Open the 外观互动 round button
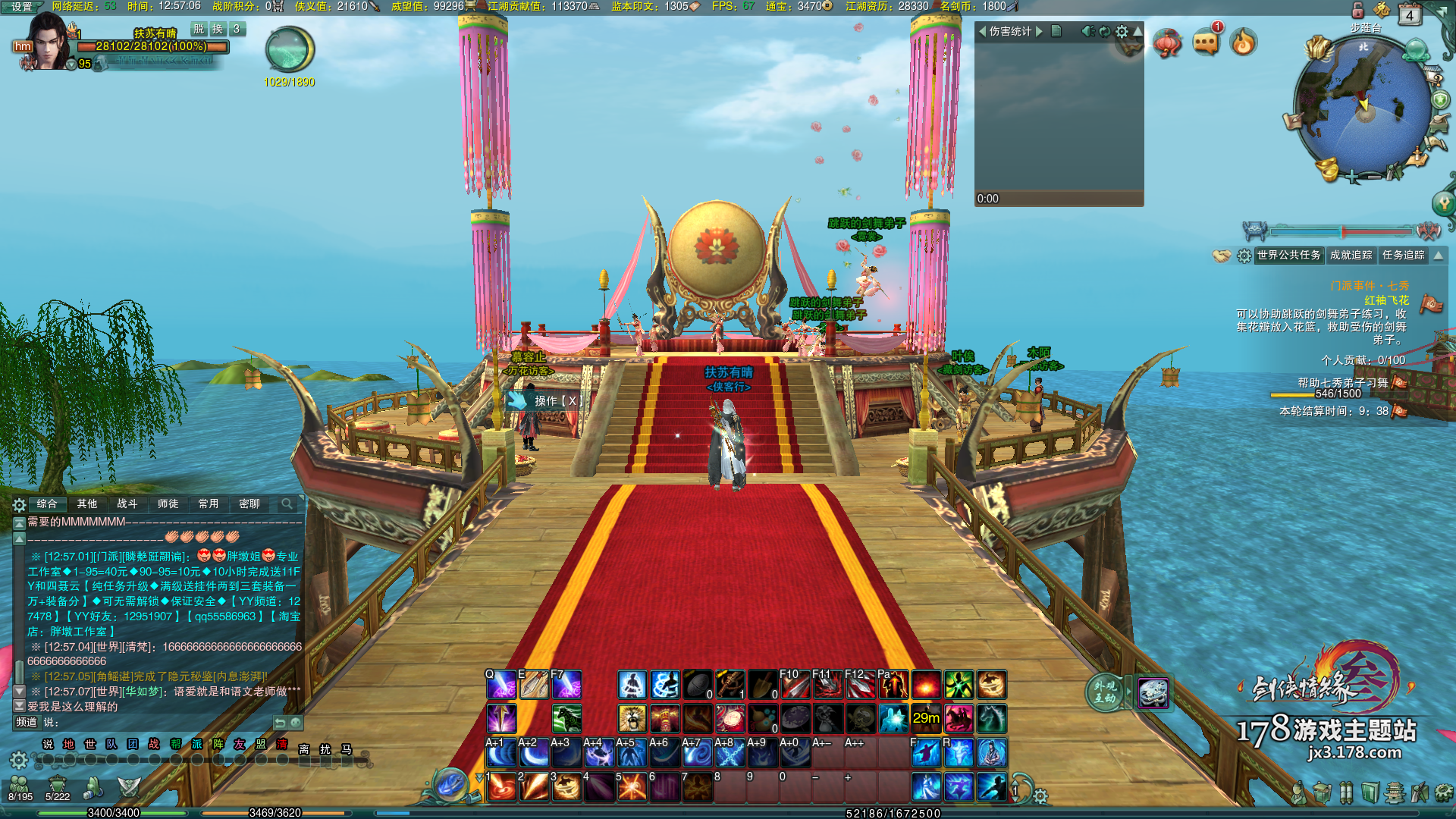1456x819 pixels. click(1104, 692)
